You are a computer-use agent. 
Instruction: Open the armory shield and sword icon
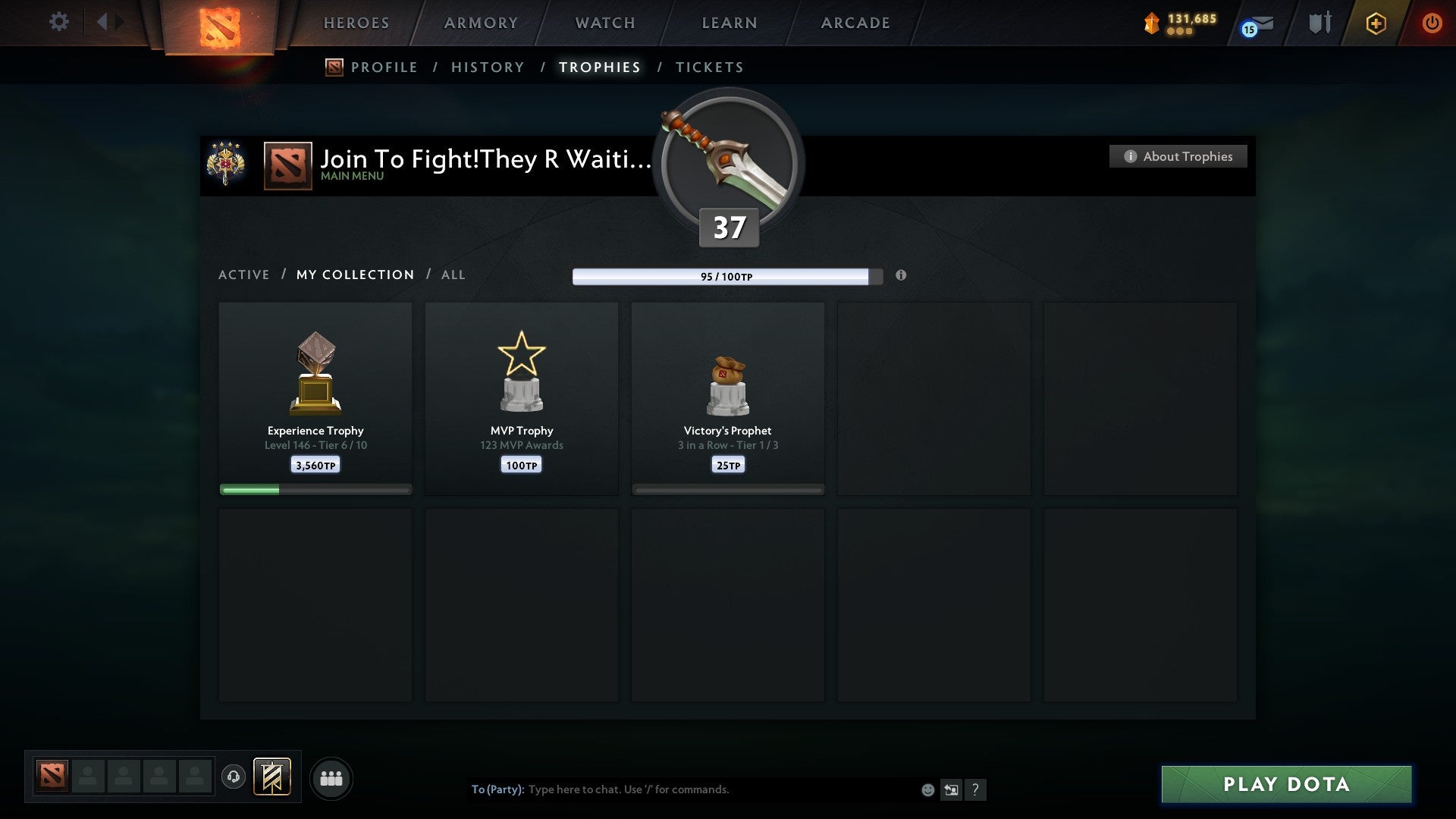tap(1319, 23)
